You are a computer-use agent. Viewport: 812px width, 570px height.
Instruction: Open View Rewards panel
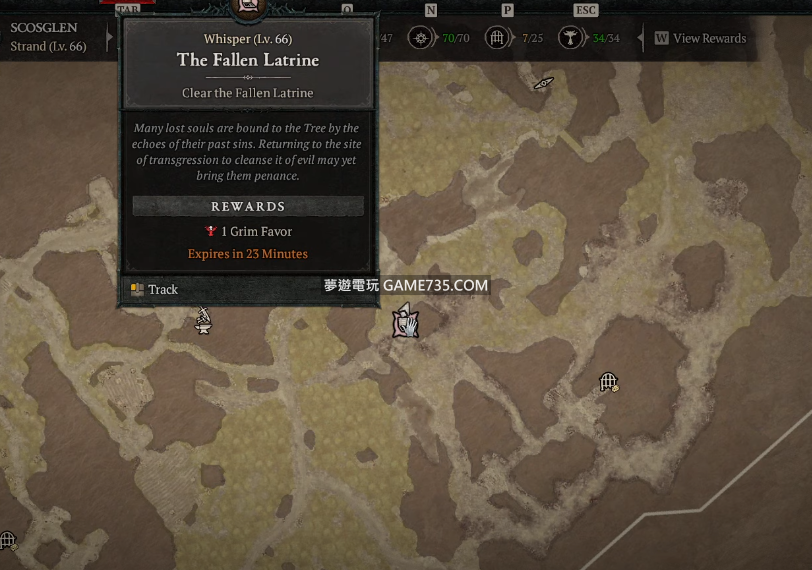(x=700, y=38)
